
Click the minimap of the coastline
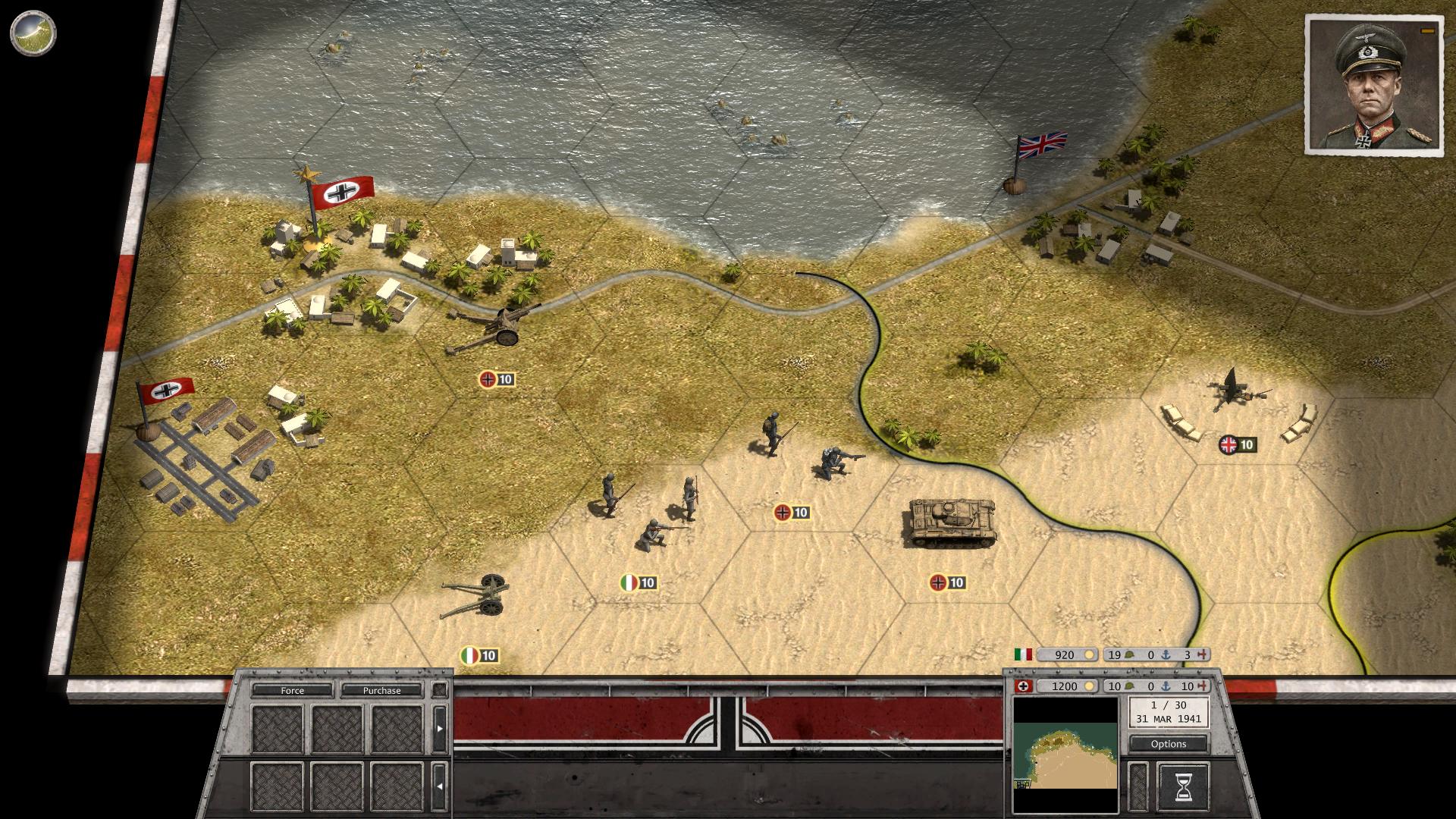click(x=1065, y=754)
